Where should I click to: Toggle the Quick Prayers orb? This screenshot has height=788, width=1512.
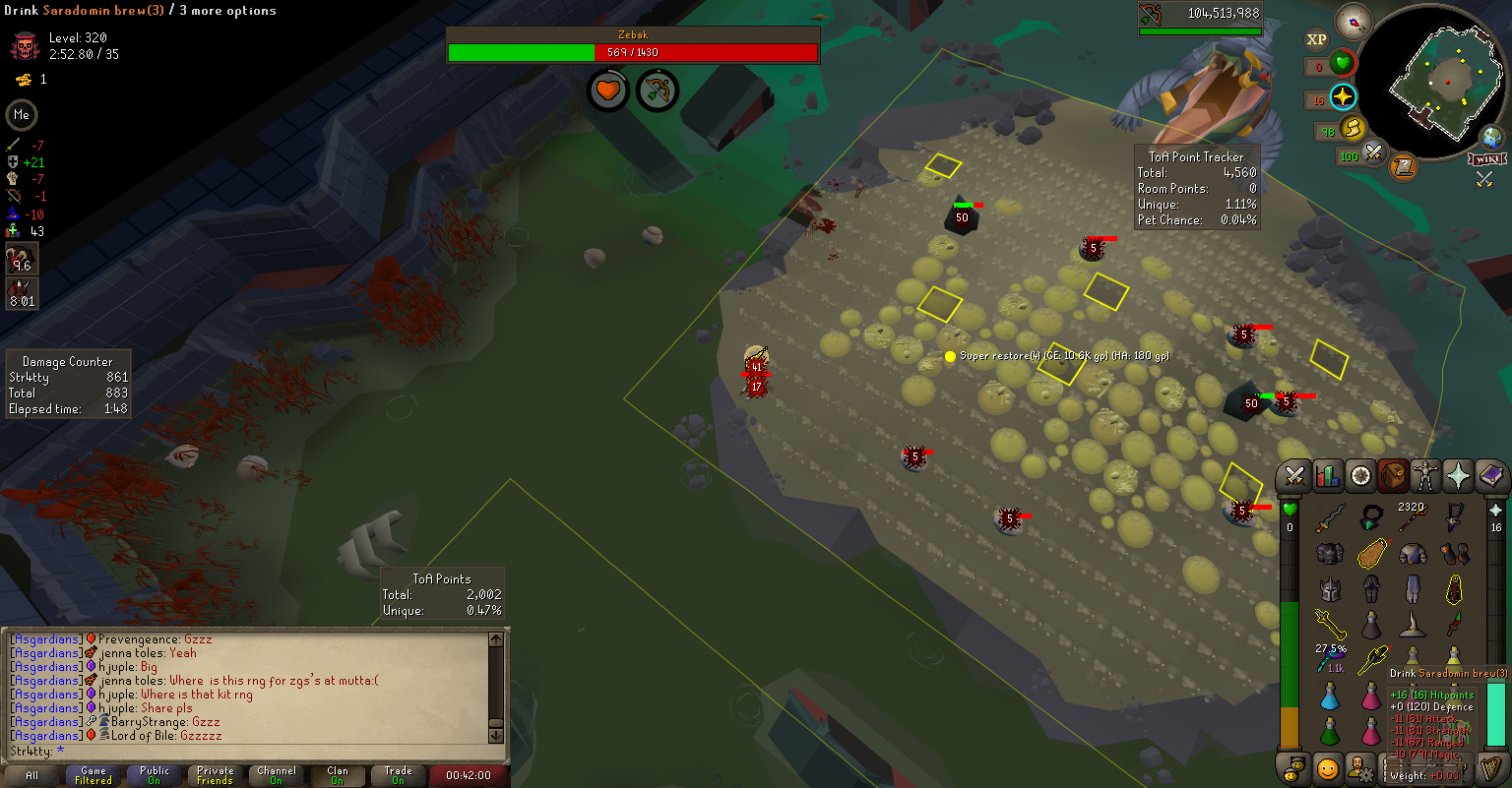coord(1343,96)
